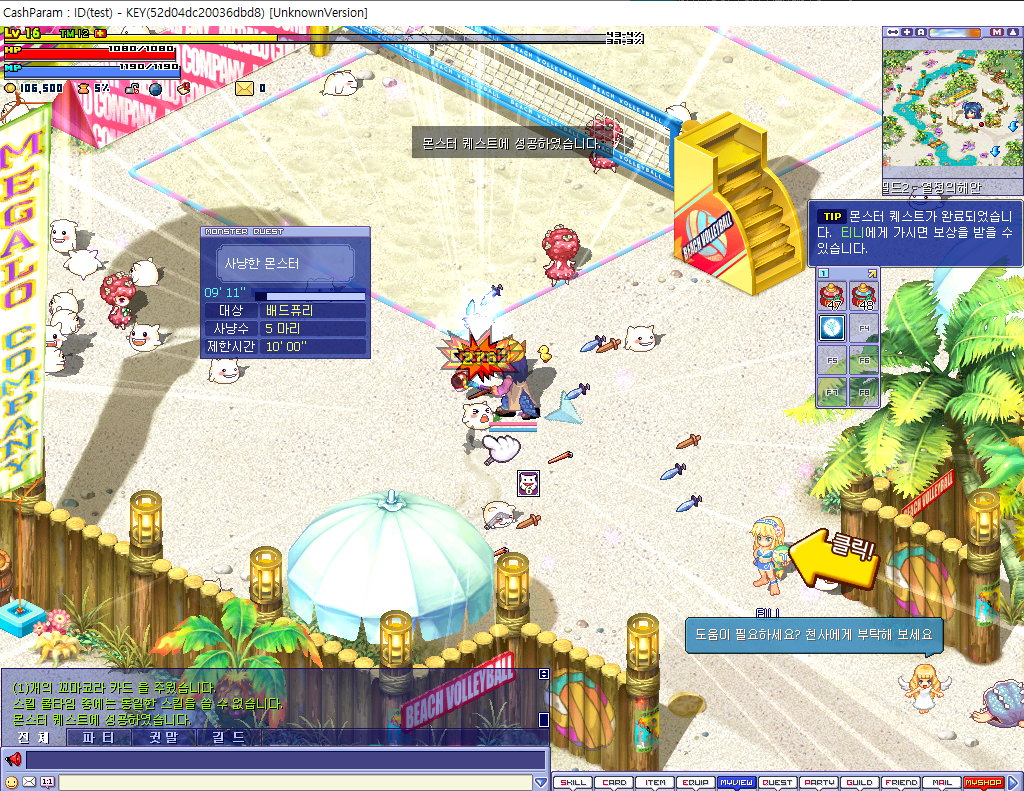The width and height of the screenshot is (1024, 791).
Task: Toggle the MYVIEW button
Action: [x=737, y=783]
